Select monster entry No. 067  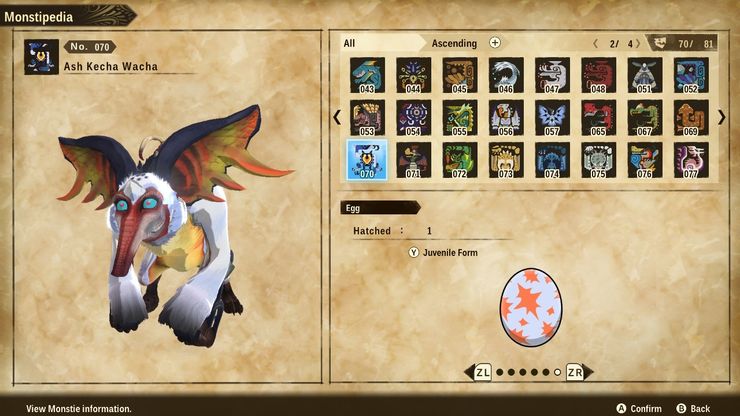pos(645,117)
